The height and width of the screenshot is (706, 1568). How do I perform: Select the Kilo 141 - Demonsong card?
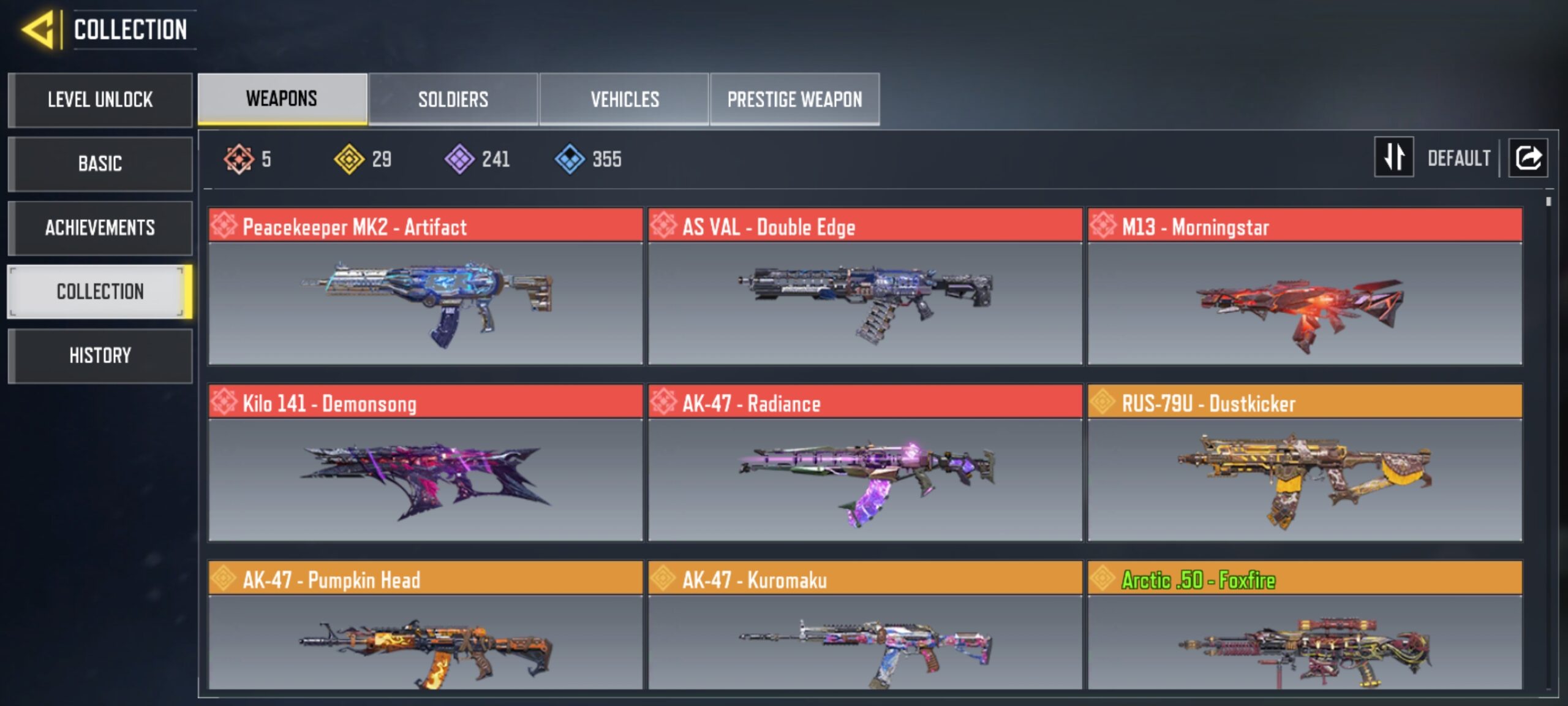pyautogui.click(x=426, y=463)
